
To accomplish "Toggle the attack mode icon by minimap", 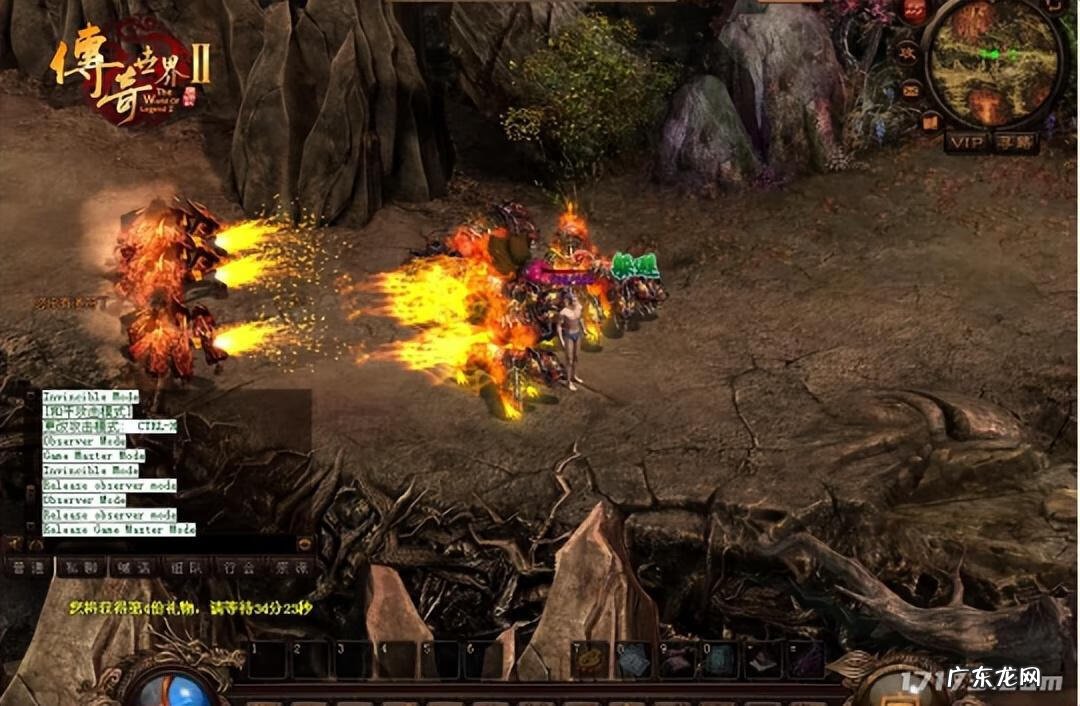I will click(x=907, y=50).
